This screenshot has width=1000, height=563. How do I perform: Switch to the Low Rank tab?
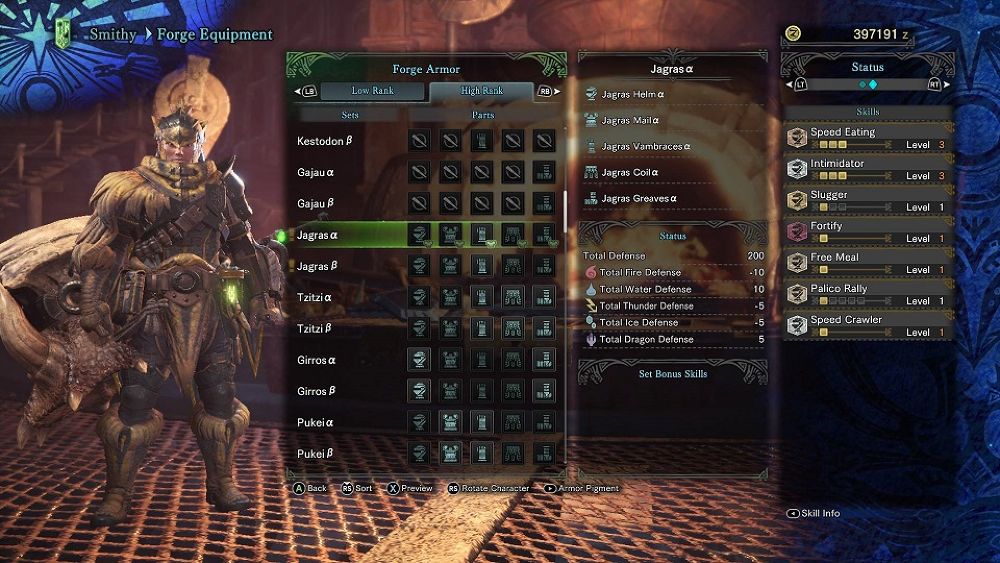[371, 91]
